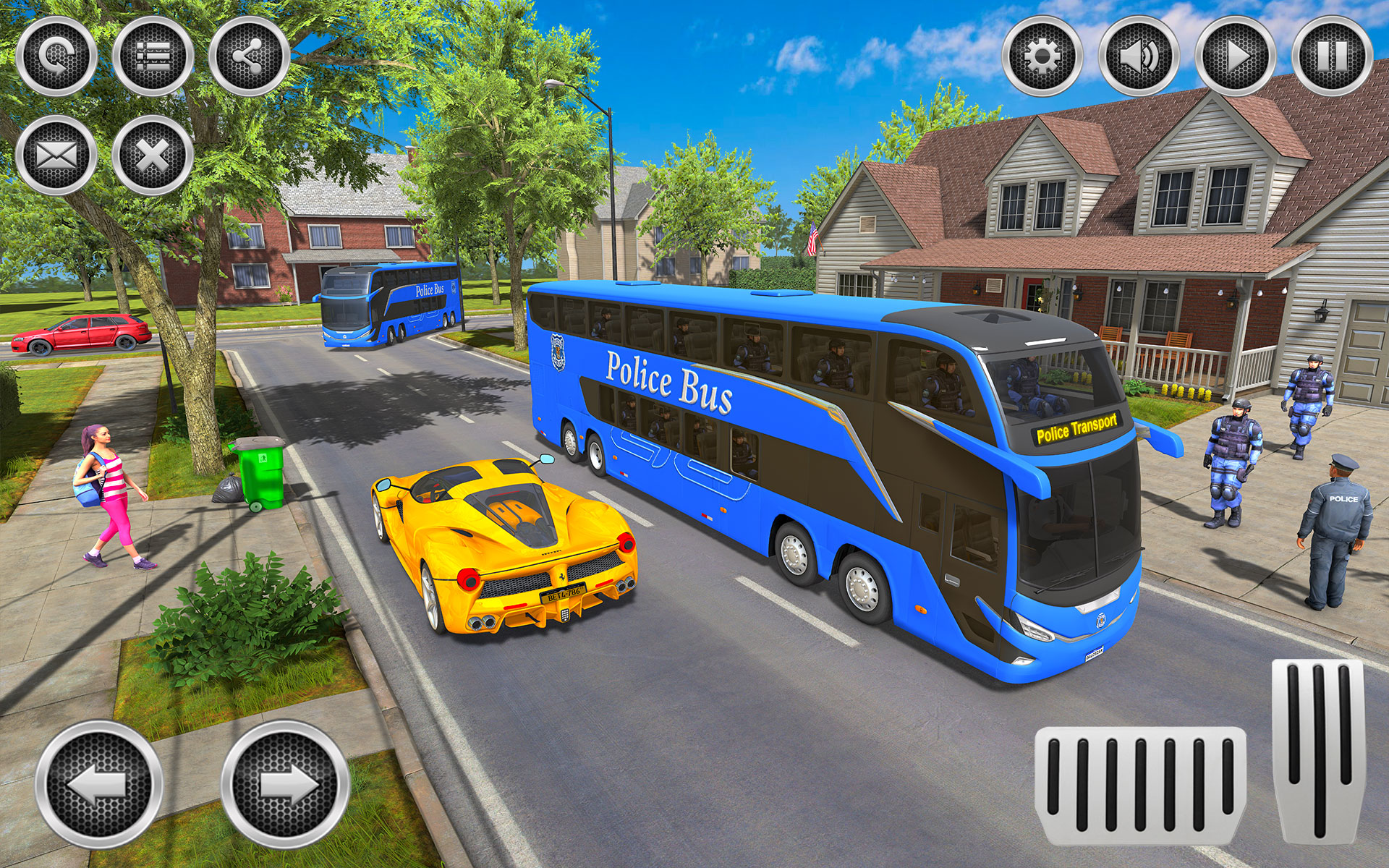Click the circular restart arrow button
1389x868 pixels.
click(56, 56)
